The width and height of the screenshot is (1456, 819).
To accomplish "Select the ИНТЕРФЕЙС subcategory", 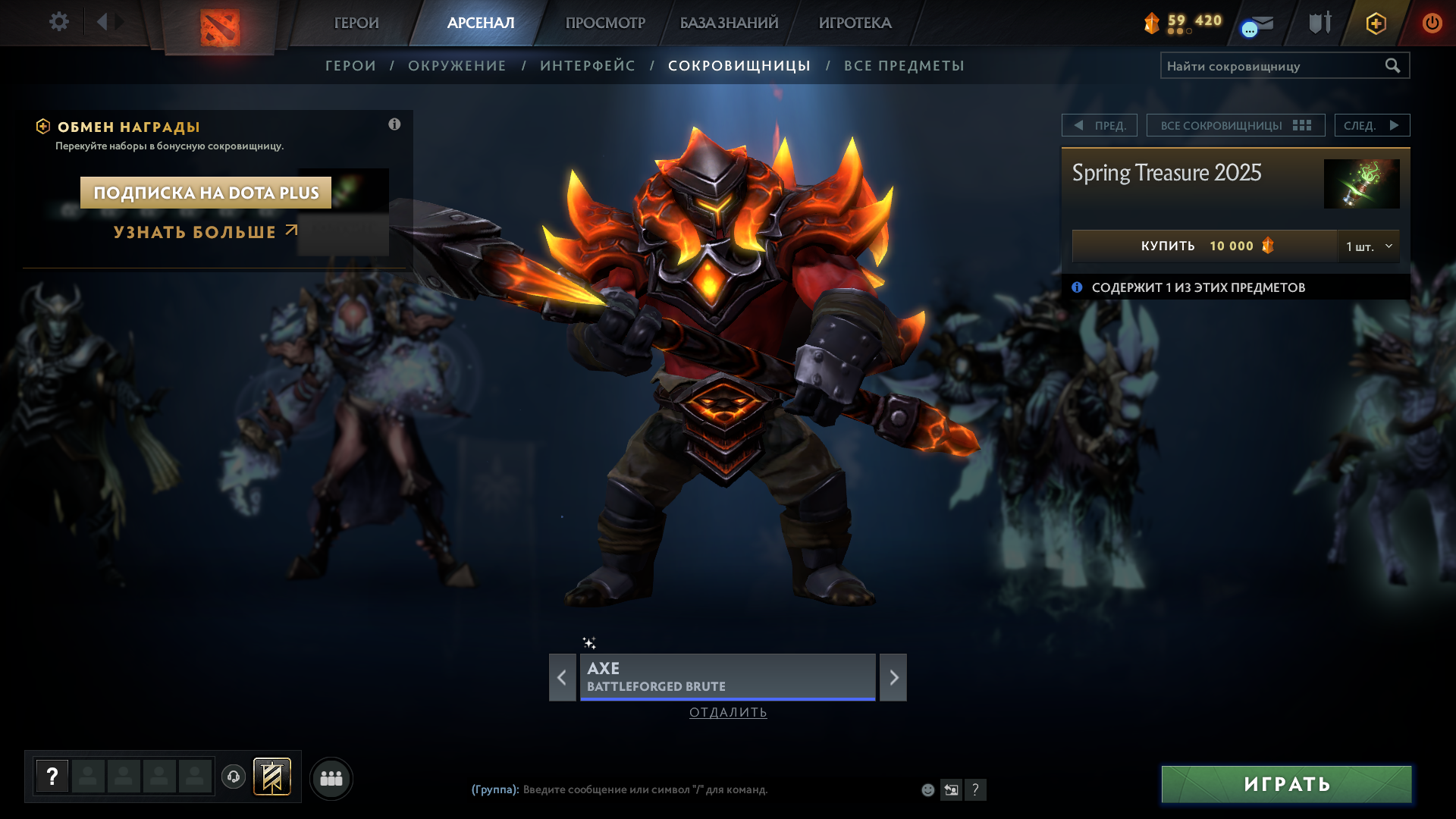I will 588,66.
